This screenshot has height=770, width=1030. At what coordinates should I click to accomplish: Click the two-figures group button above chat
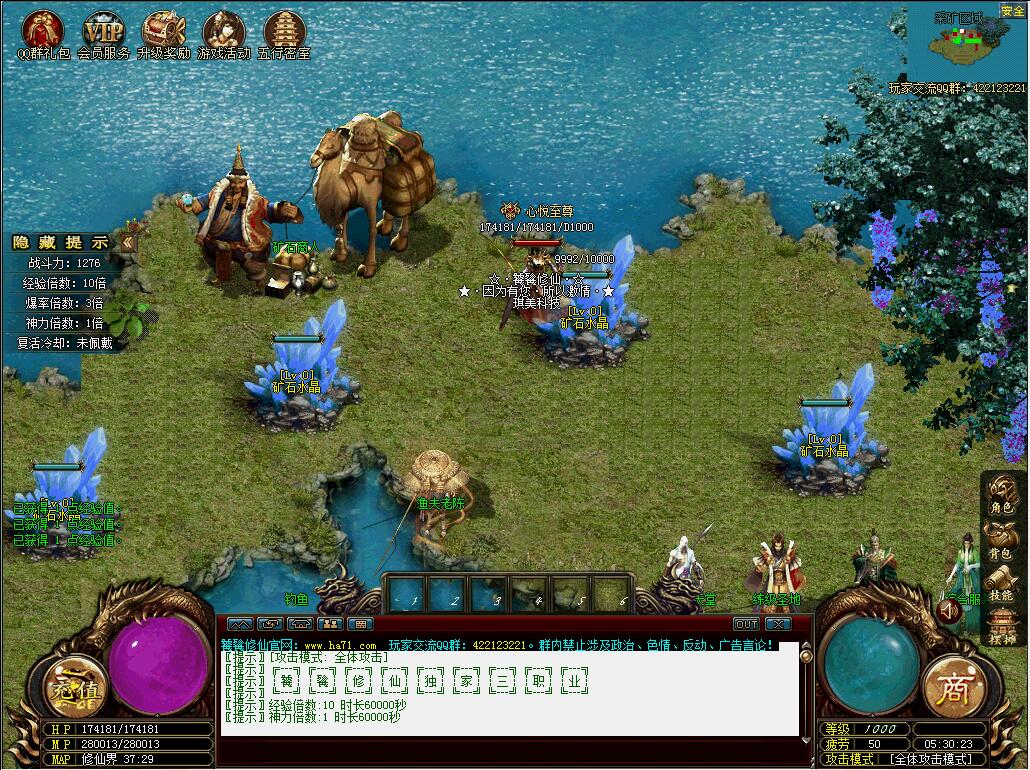point(329,624)
